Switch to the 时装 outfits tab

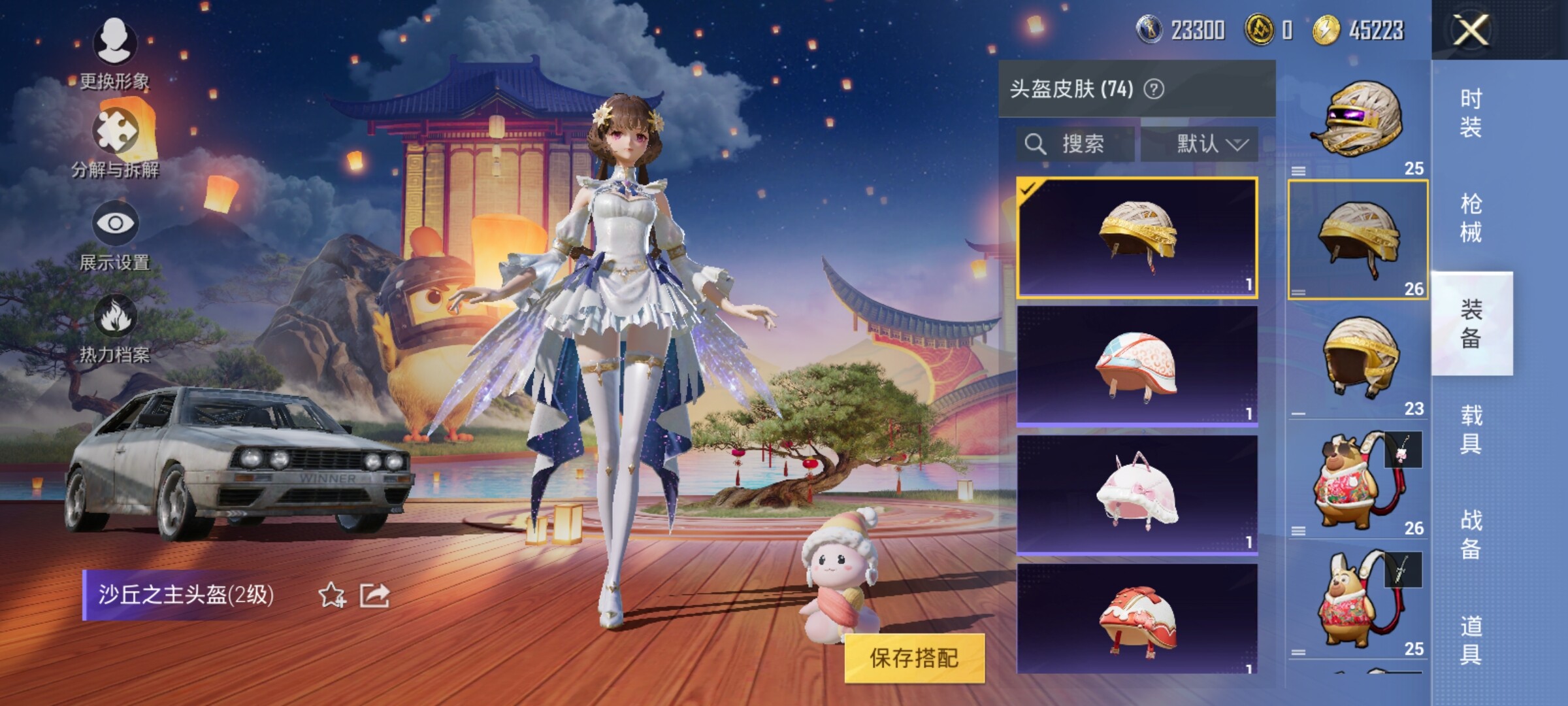pos(1471,112)
